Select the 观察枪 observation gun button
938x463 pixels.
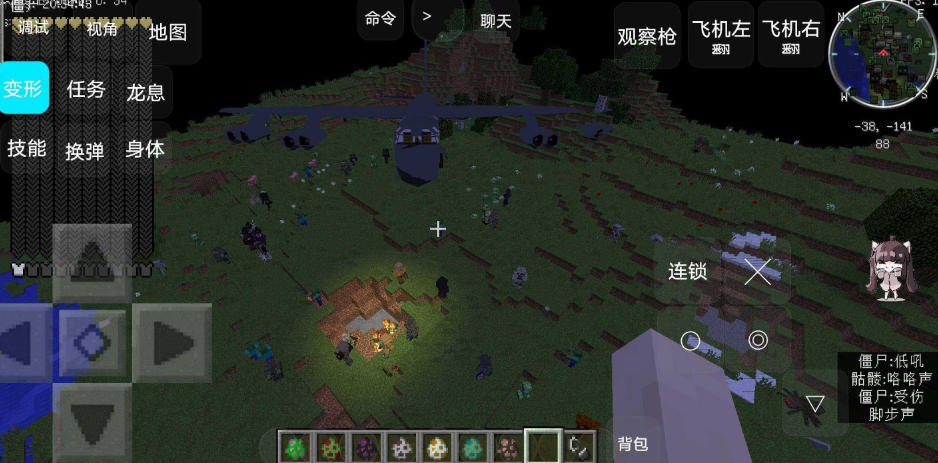(647, 36)
